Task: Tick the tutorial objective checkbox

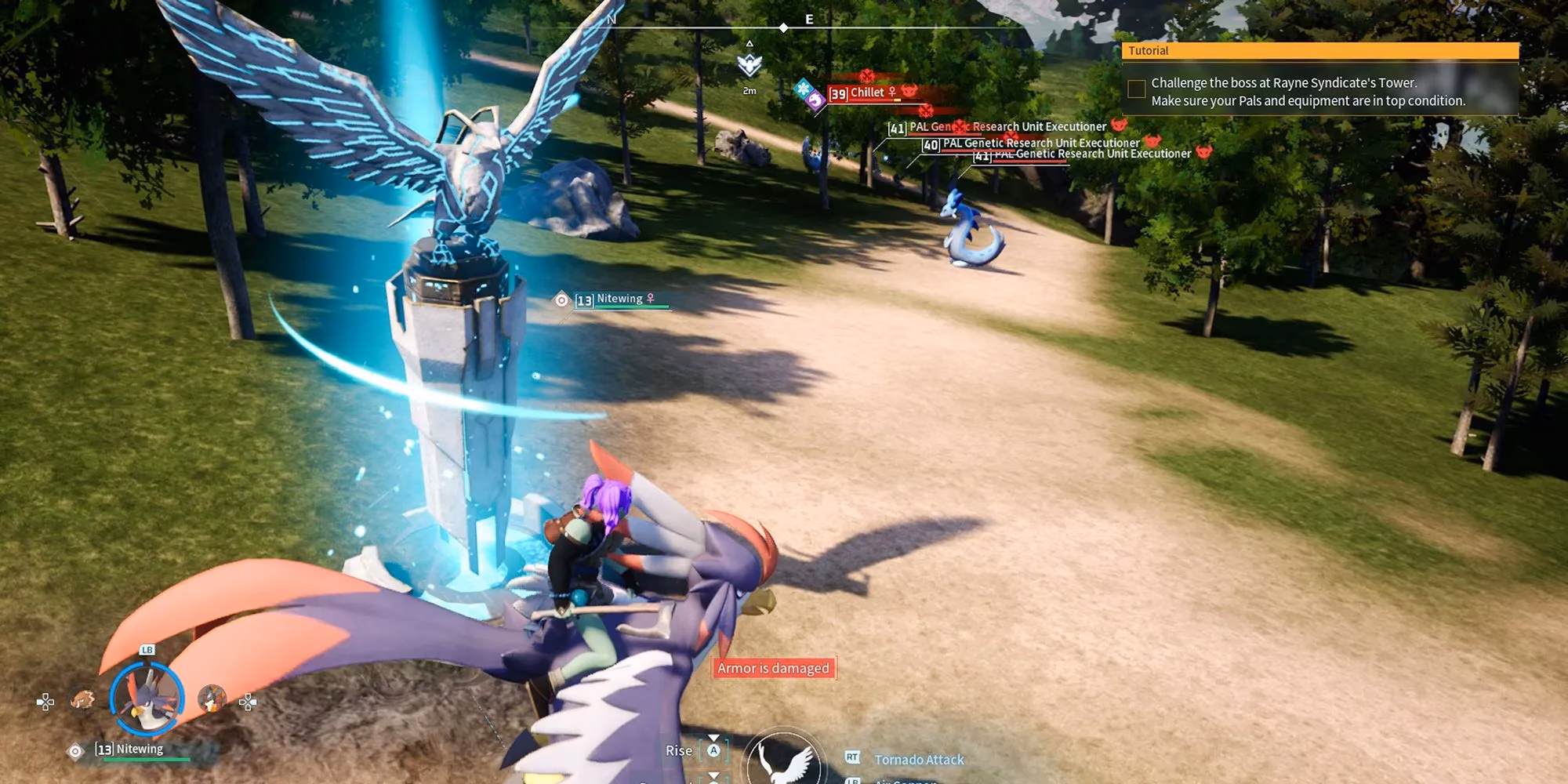Action: pos(1136,89)
